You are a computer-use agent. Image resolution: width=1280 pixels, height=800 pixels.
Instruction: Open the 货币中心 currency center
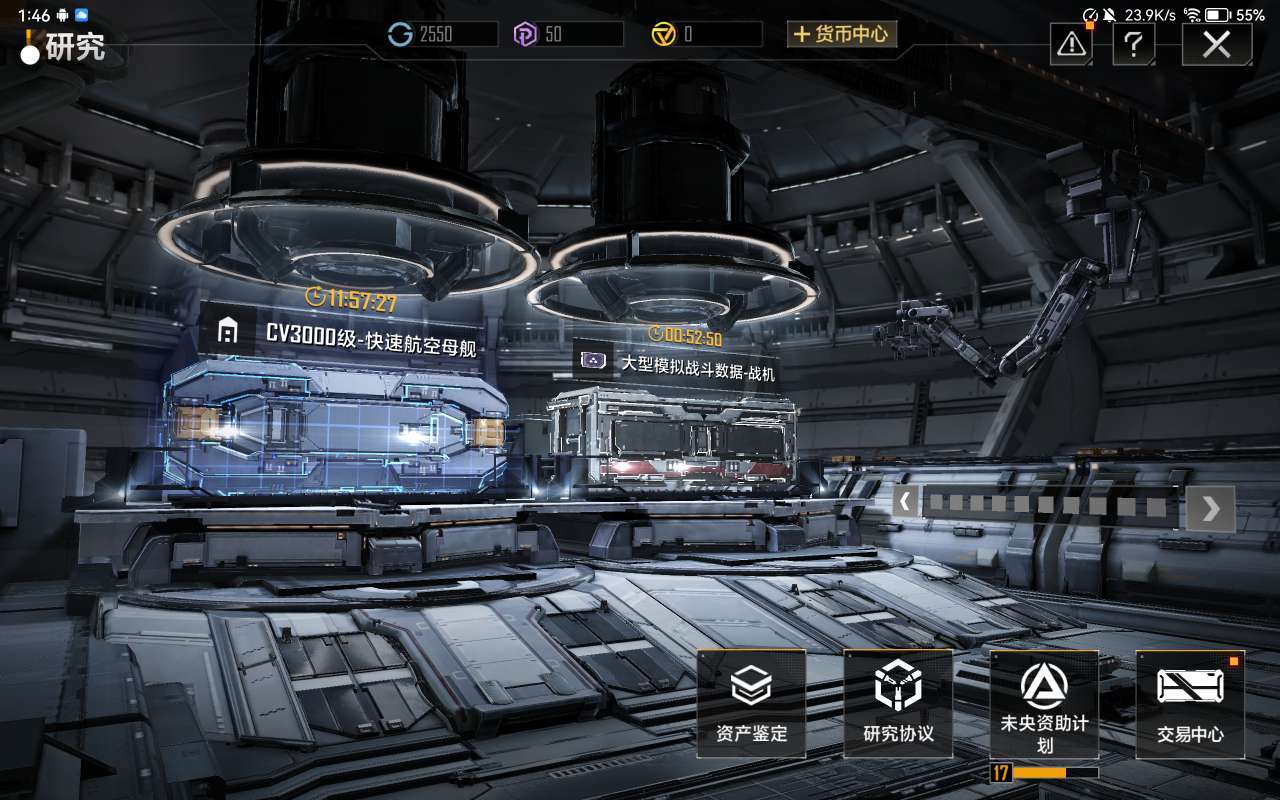tap(841, 34)
